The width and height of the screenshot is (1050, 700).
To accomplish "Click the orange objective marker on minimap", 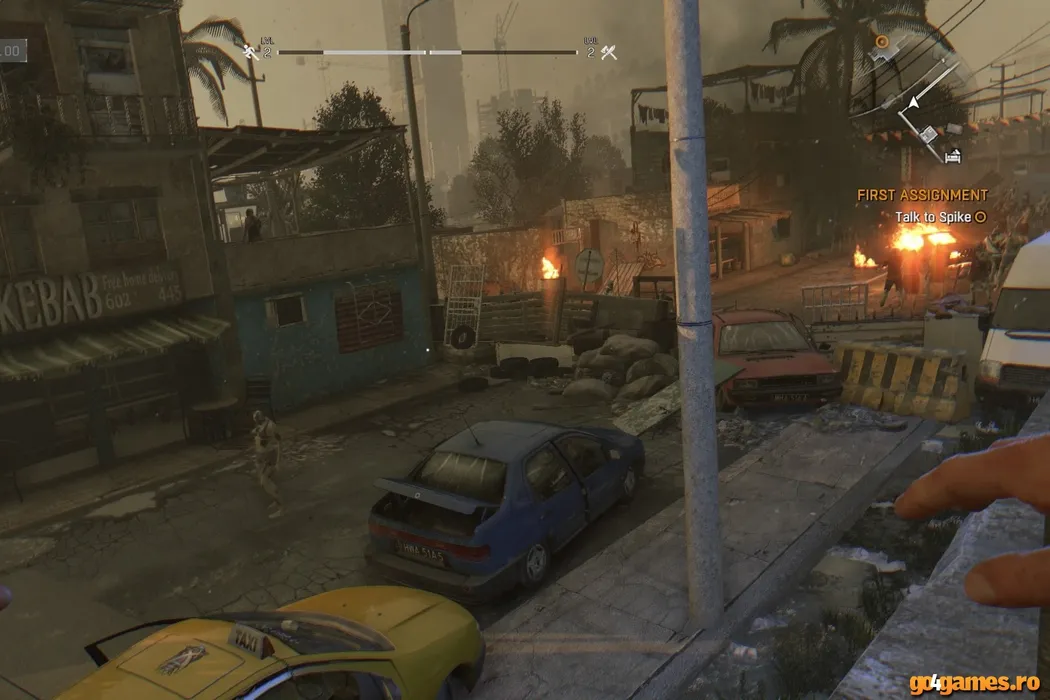I will (881, 42).
